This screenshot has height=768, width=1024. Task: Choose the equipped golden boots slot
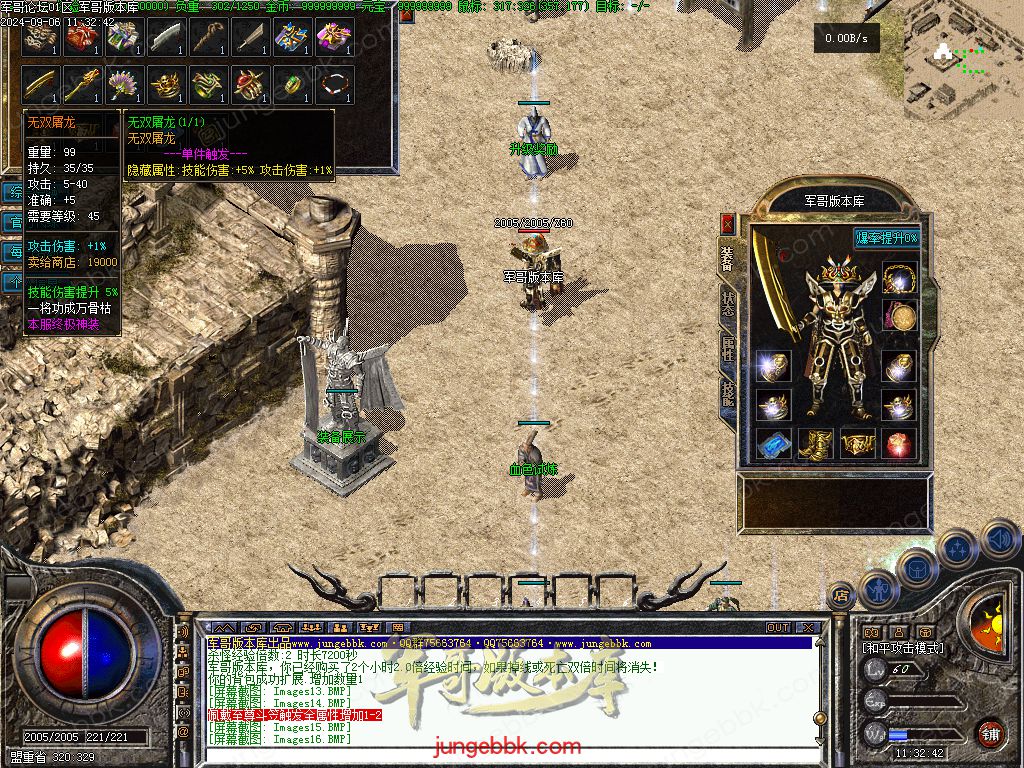coord(816,444)
